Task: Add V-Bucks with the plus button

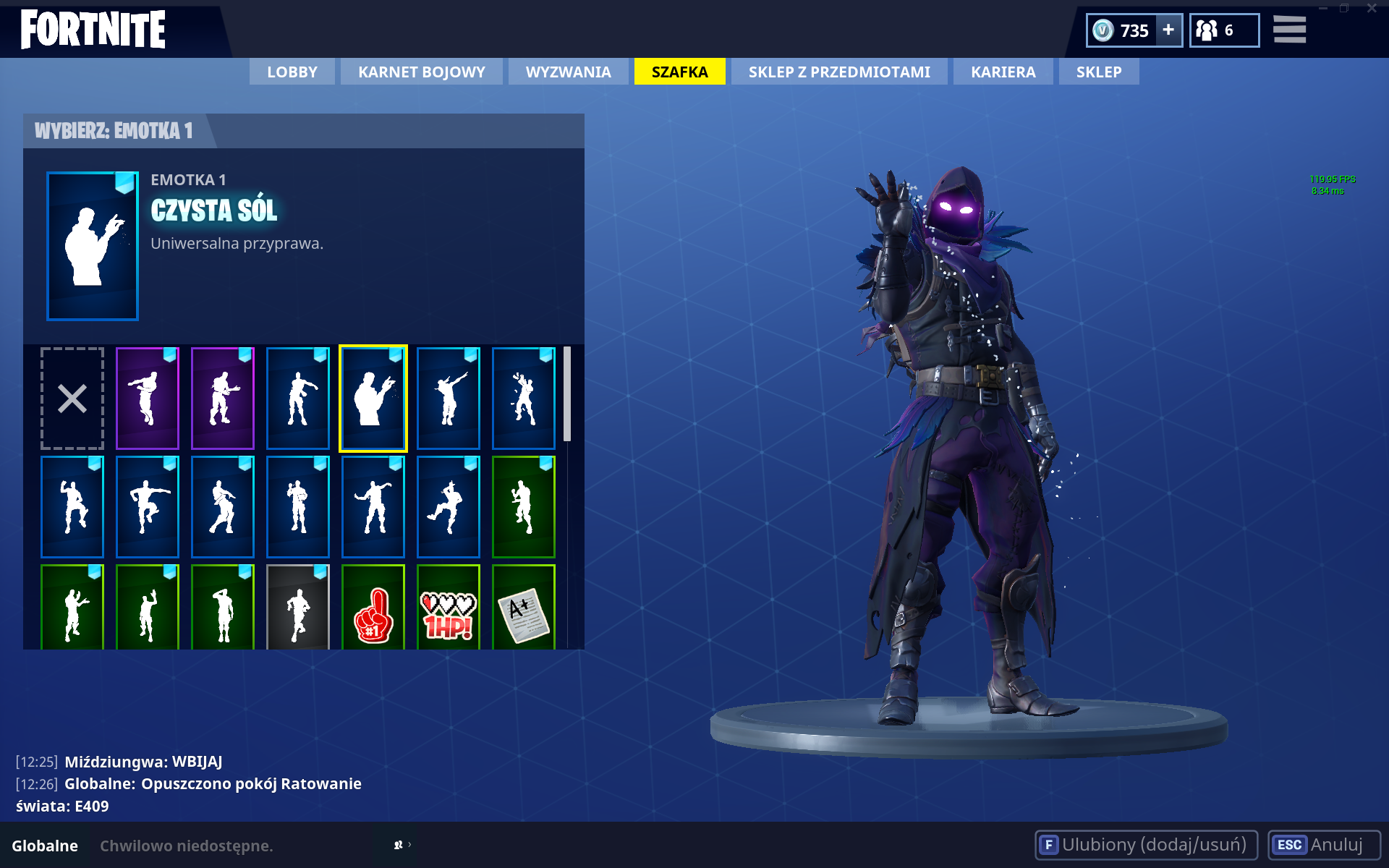Action: pyautogui.click(x=1168, y=30)
